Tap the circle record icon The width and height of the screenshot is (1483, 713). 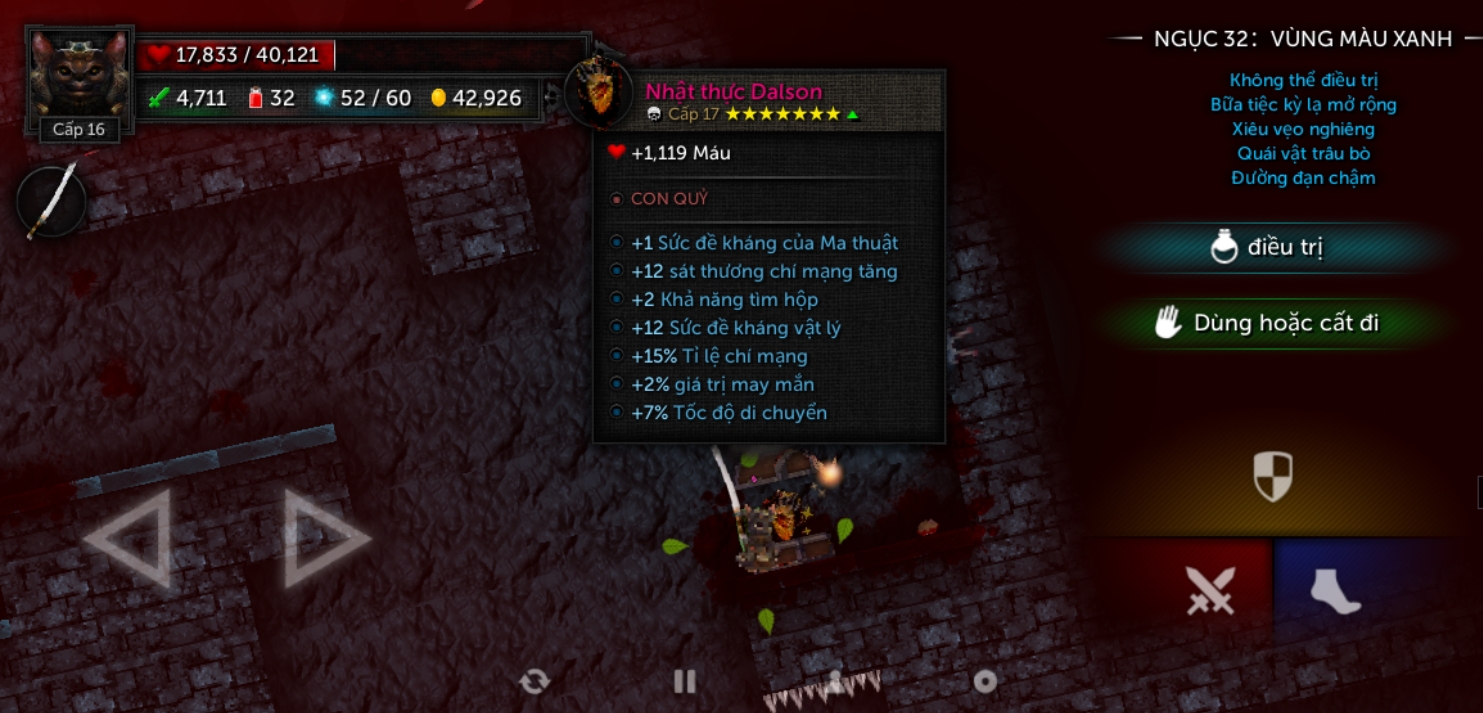[x=985, y=682]
